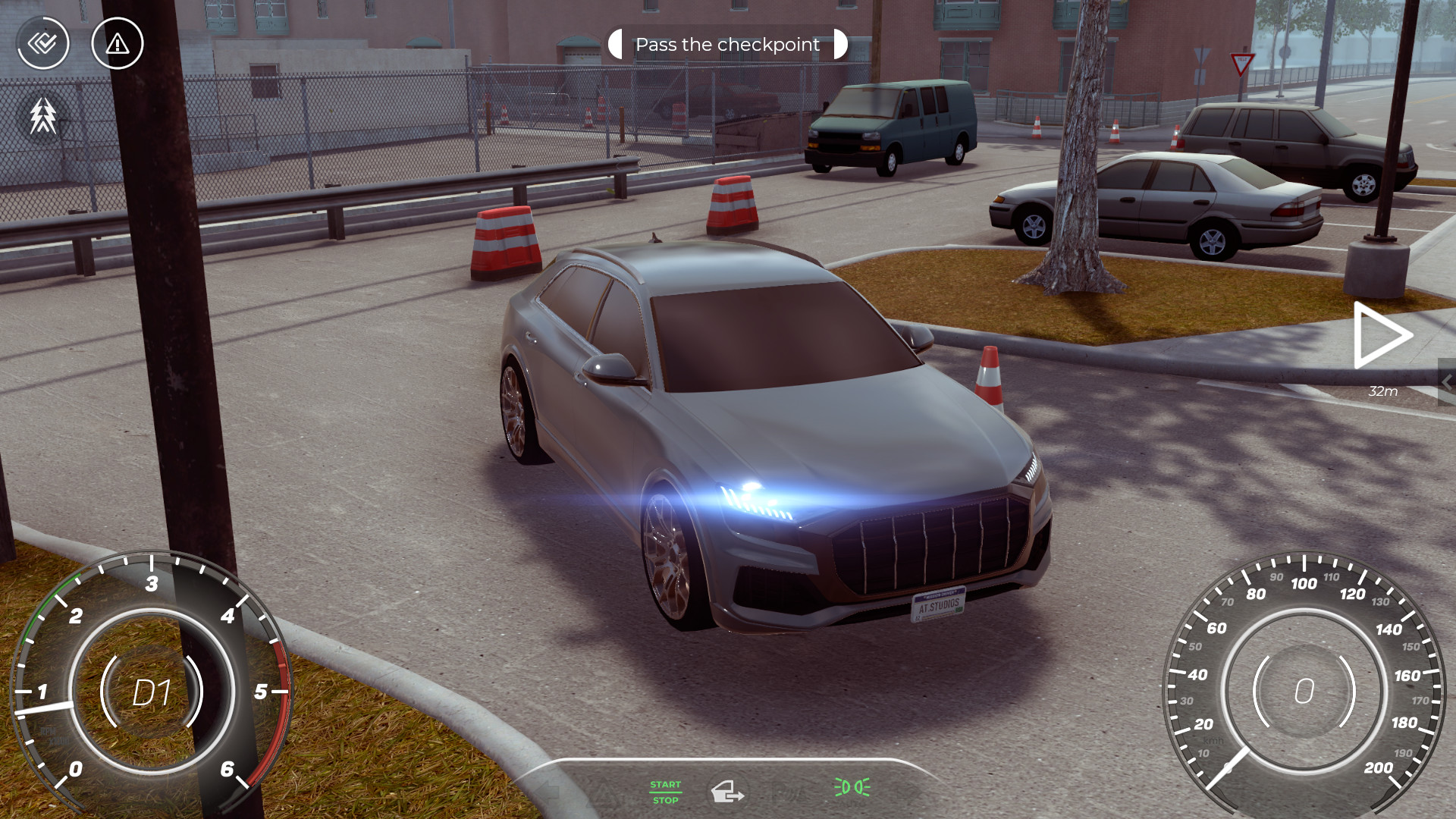Click the circular warning report icon
Screen dimensions: 1456x819
116,43
